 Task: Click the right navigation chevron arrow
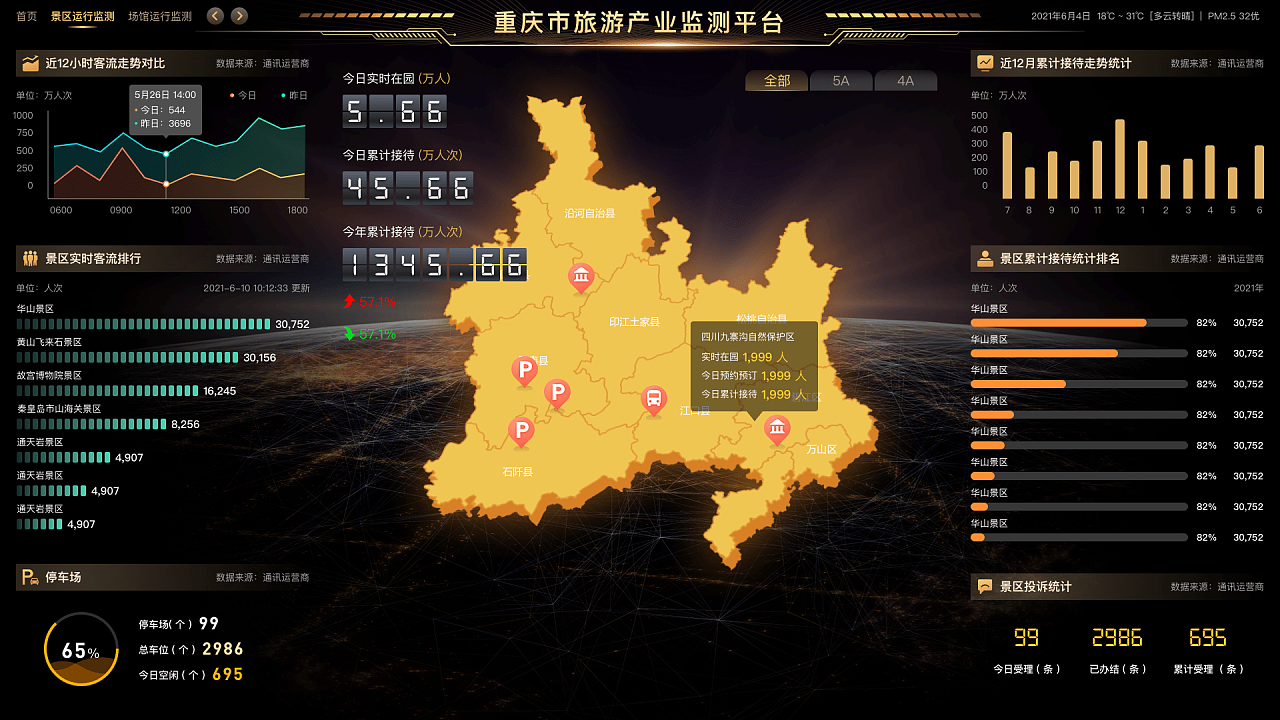point(239,16)
